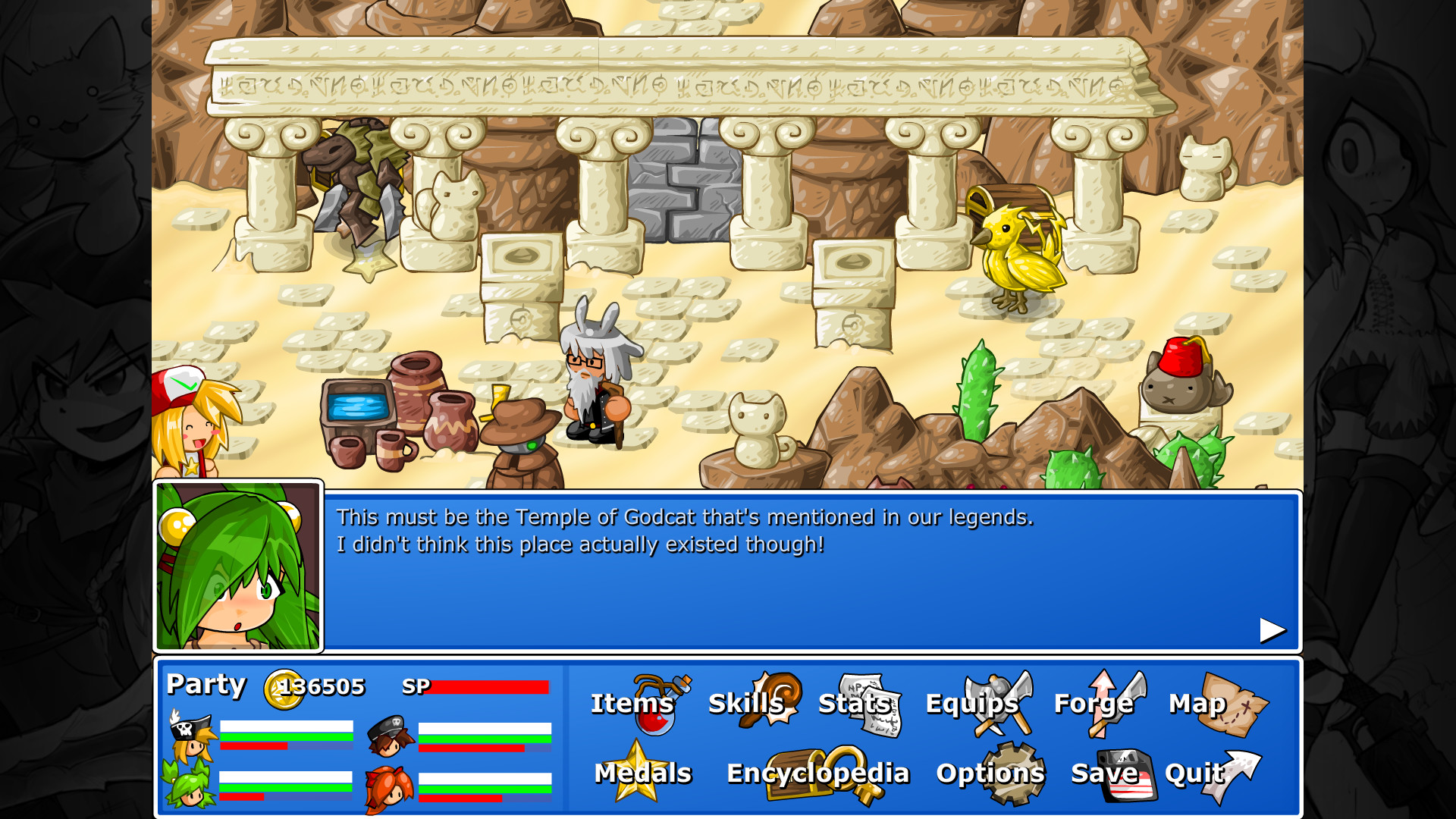Open the Encyclopedia

[x=817, y=773]
